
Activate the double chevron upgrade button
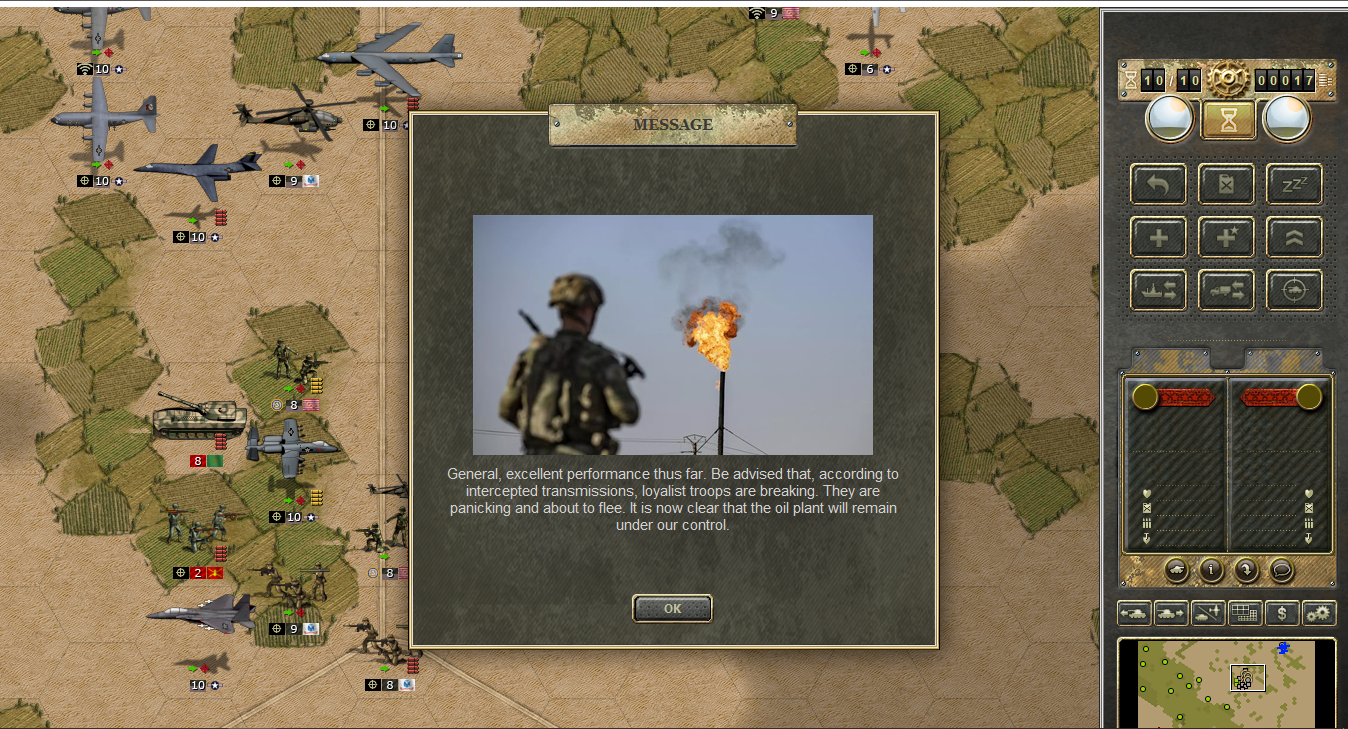1294,237
